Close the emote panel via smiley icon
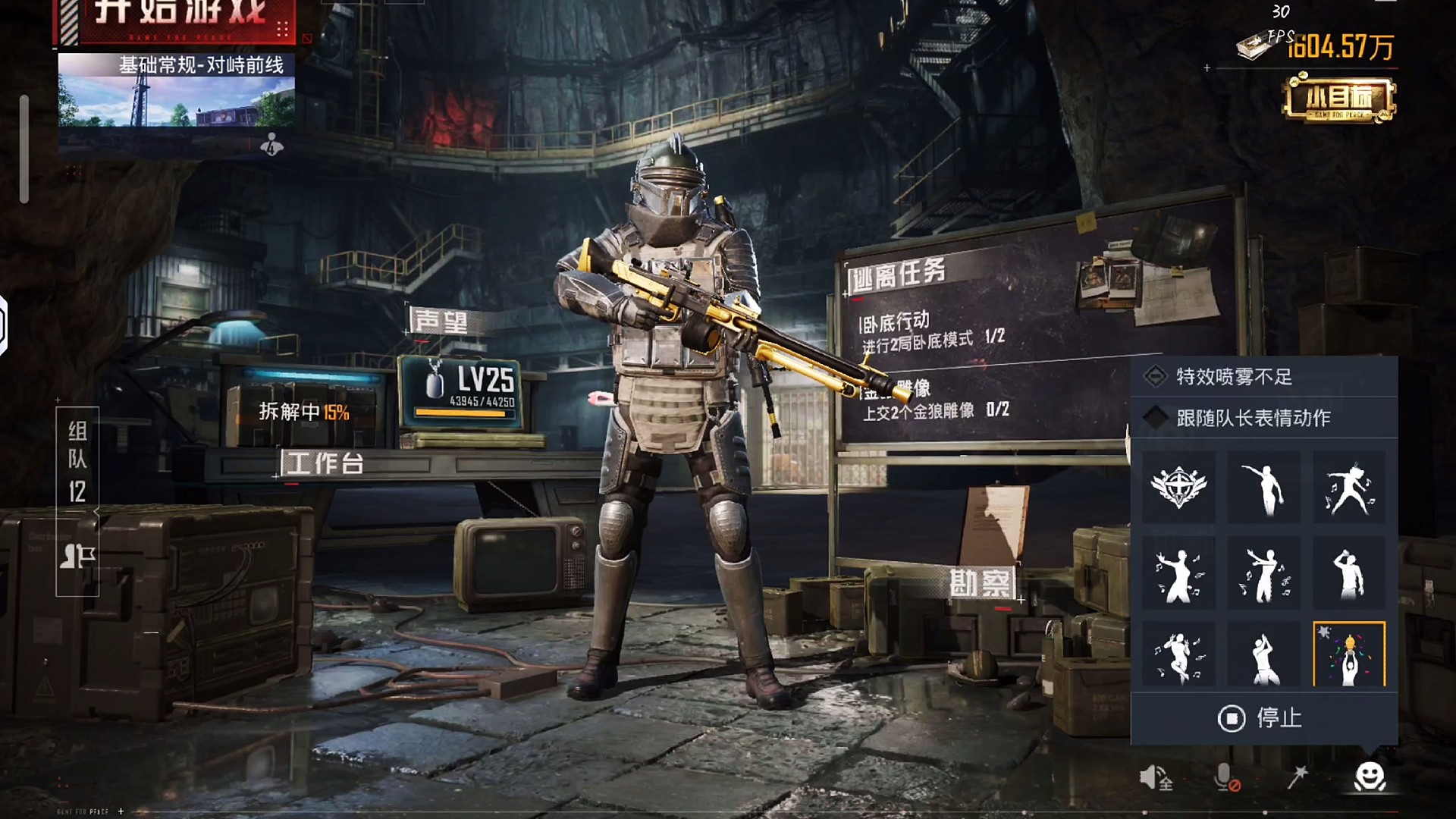Image resolution: width=1456 pixels, height=819 pixels. [x=1370, y=777]
